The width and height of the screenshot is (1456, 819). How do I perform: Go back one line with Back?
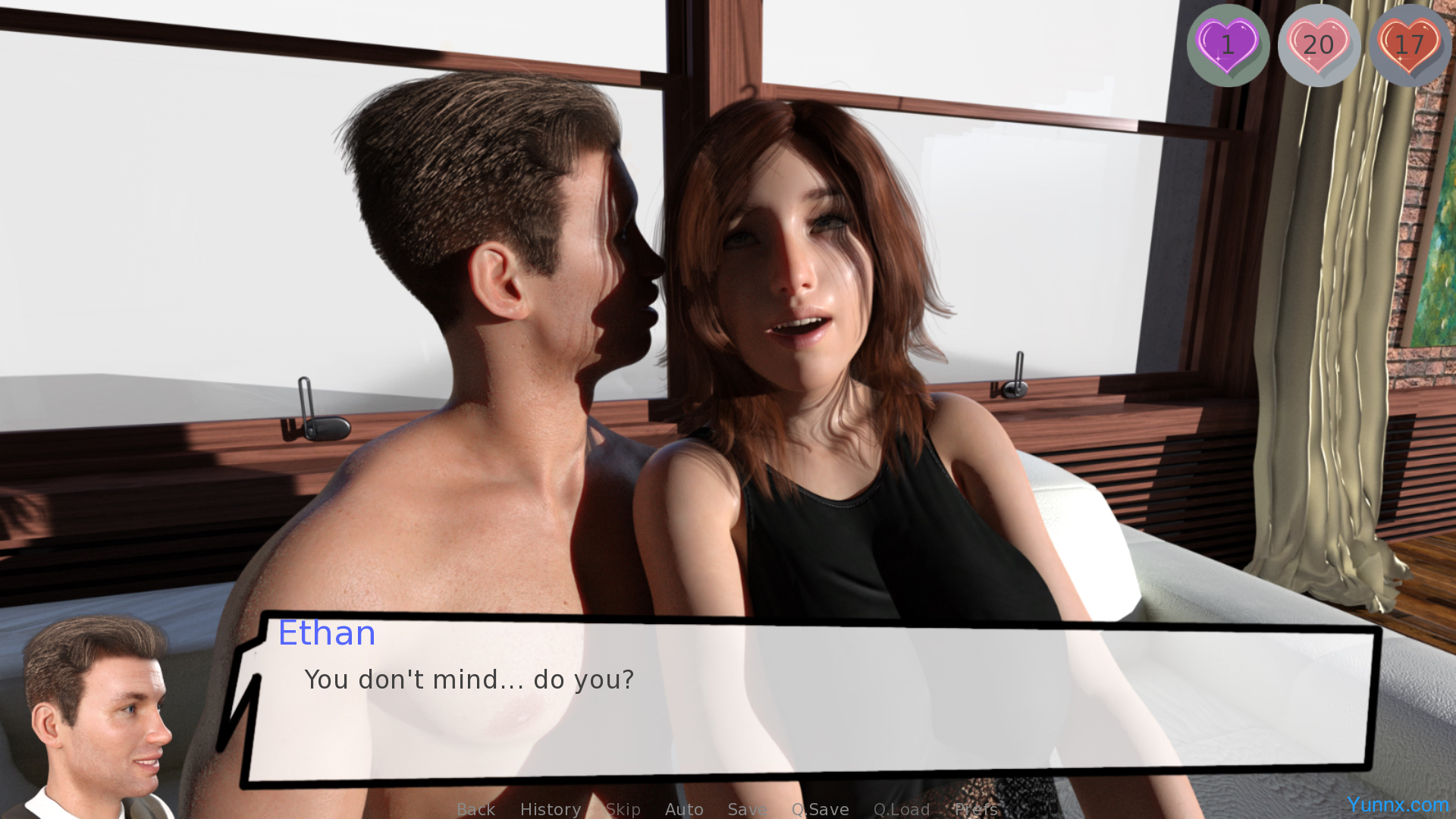pyautogui.click(x=475, y=809)
